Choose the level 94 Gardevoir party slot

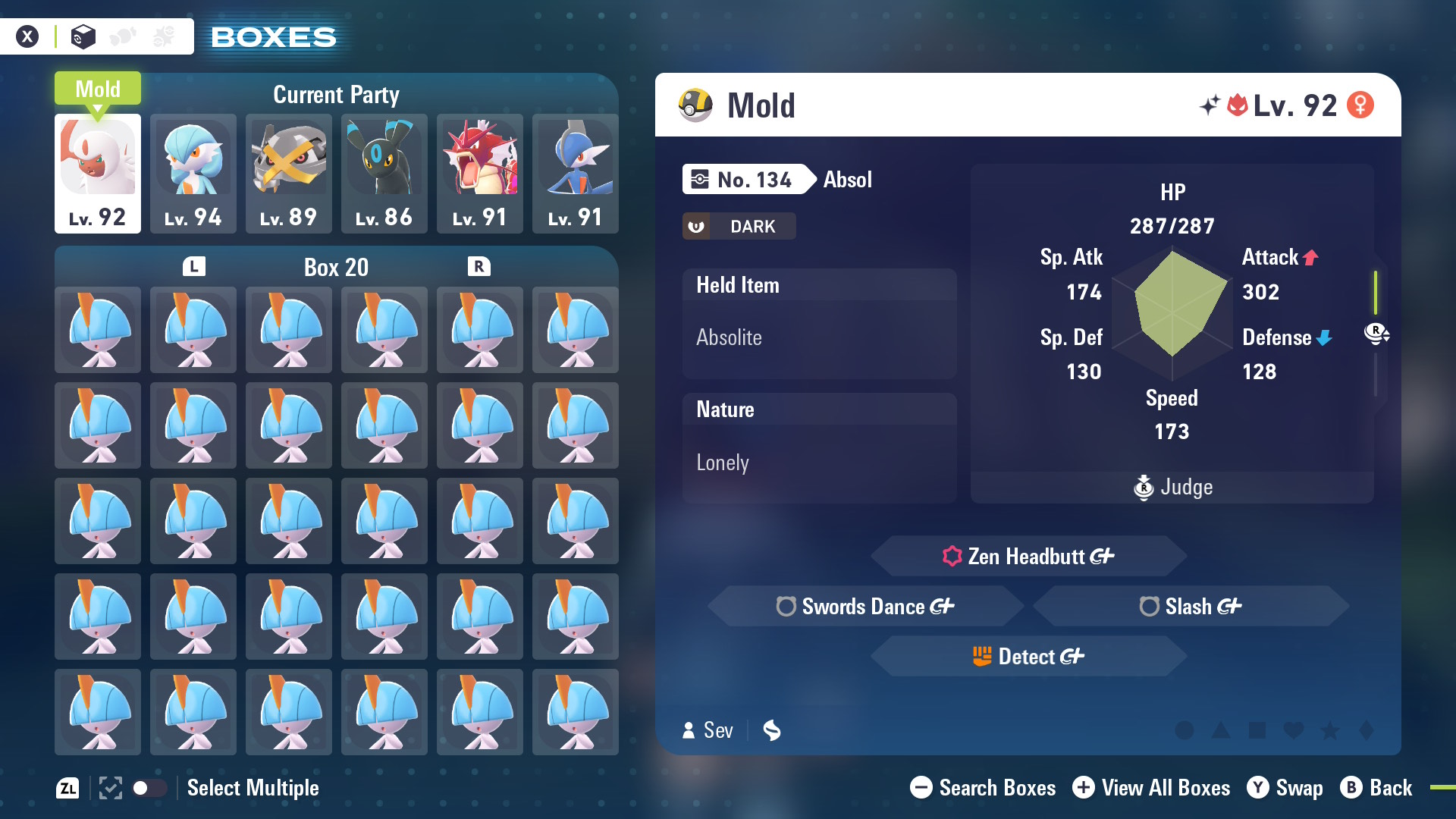point(193,173)
